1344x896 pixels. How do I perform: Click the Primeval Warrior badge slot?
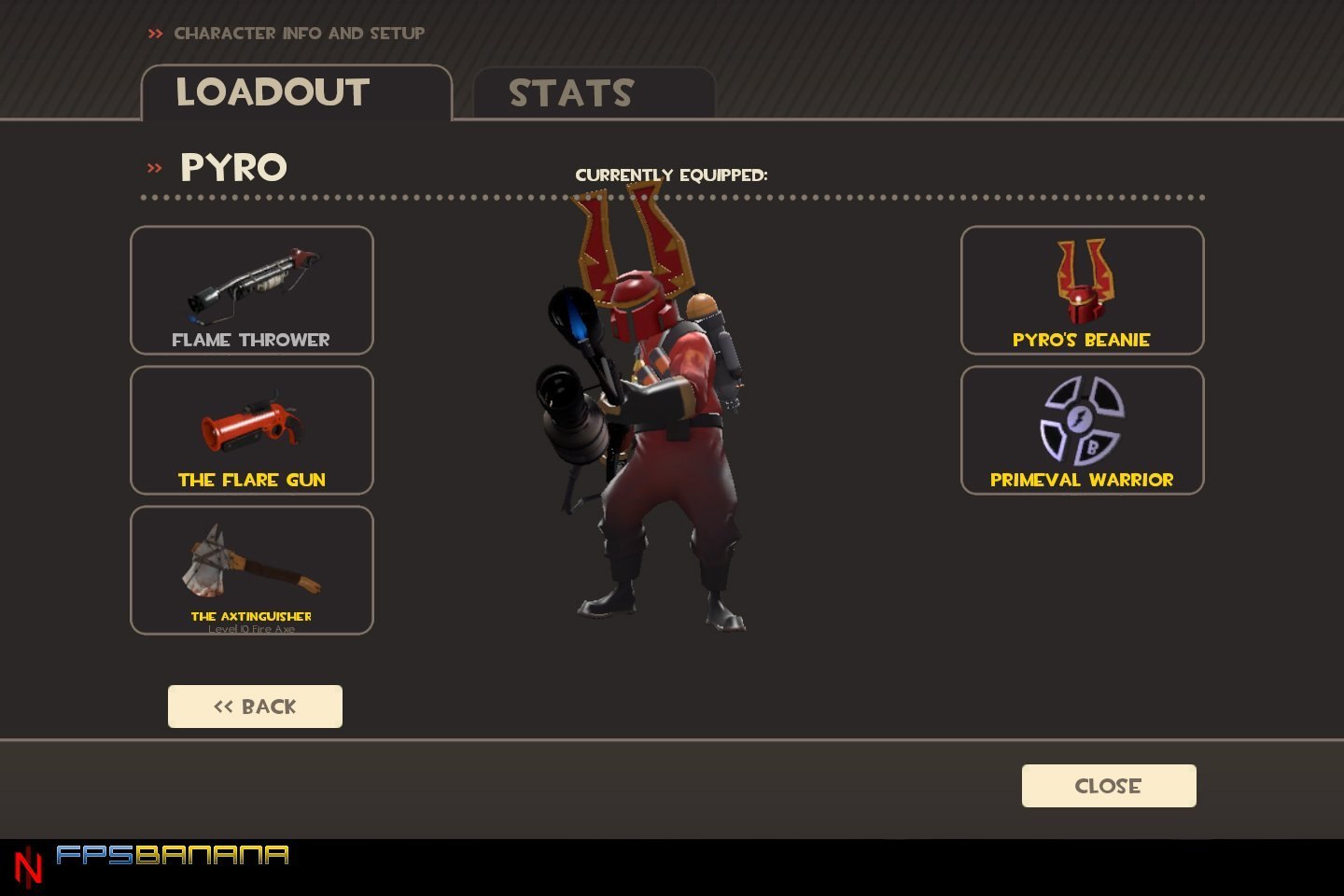pyautogui.click(x=1082, y=430)
